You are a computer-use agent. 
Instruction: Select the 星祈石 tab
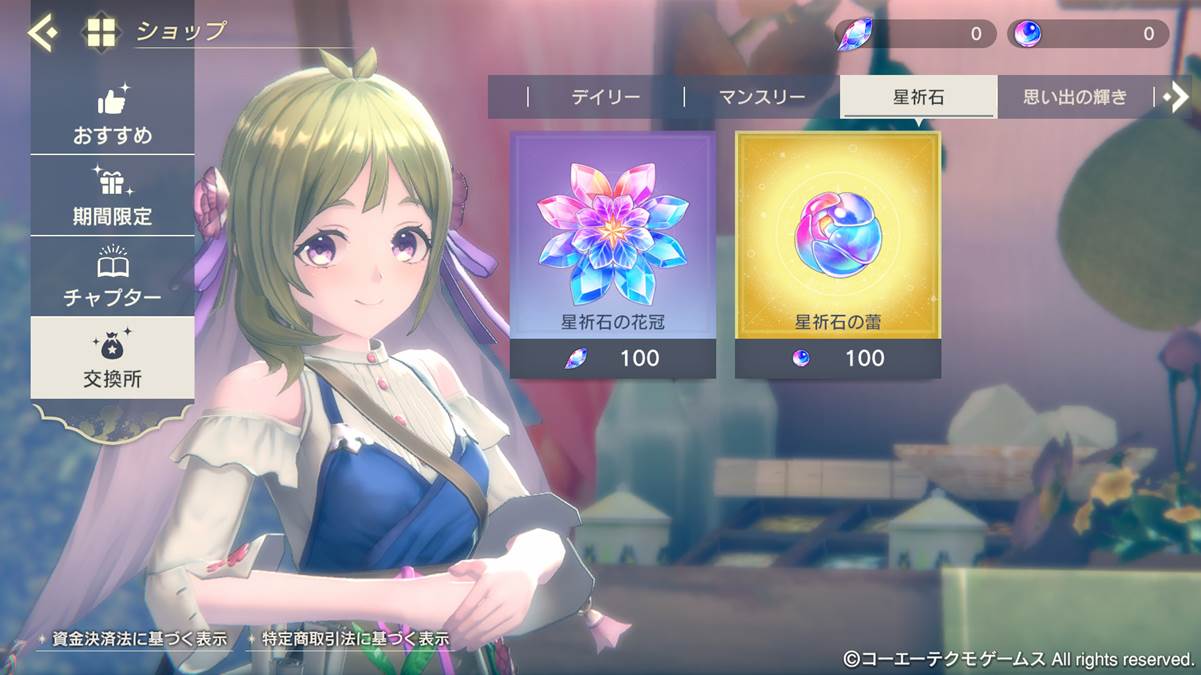[918, 97]
